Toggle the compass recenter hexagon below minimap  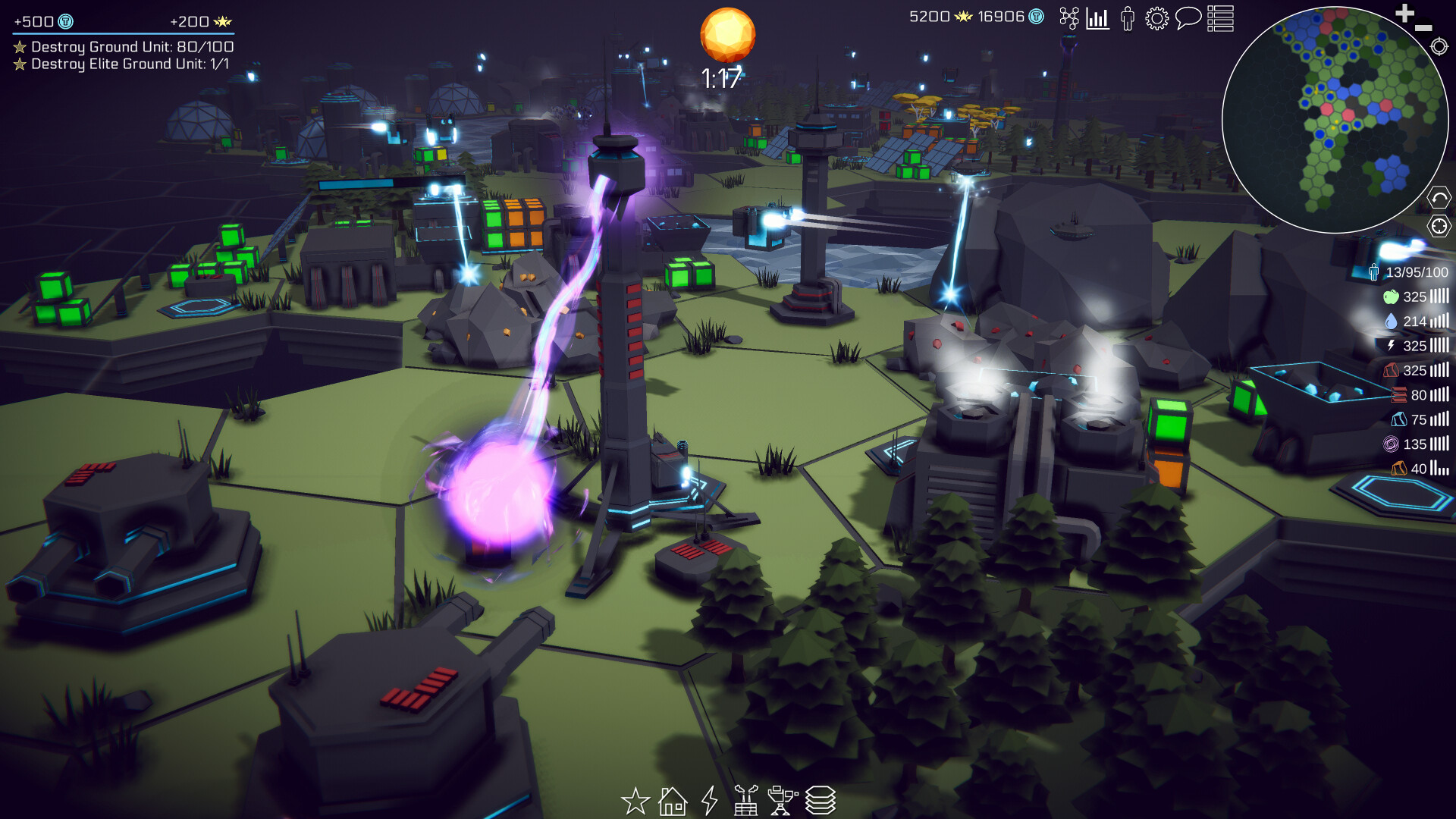click(x=1439, y=224)
